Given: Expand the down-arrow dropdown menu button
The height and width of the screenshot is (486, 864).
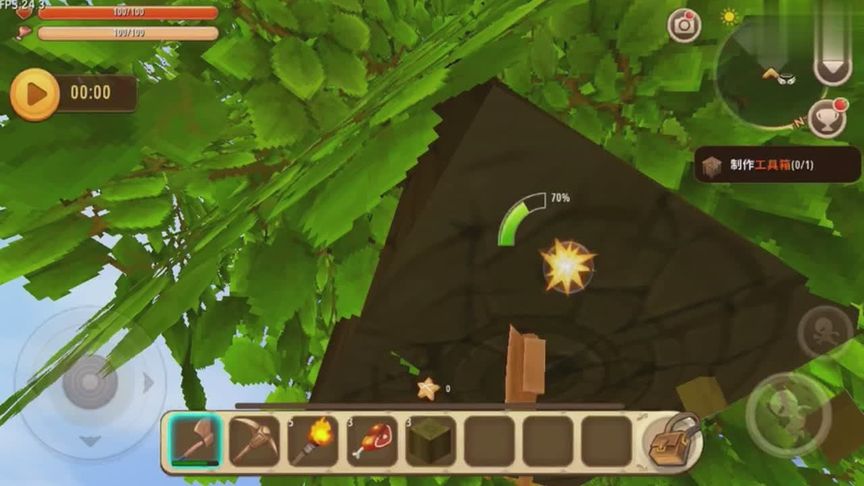Looking at the screenshot, I should pos(832,66).
